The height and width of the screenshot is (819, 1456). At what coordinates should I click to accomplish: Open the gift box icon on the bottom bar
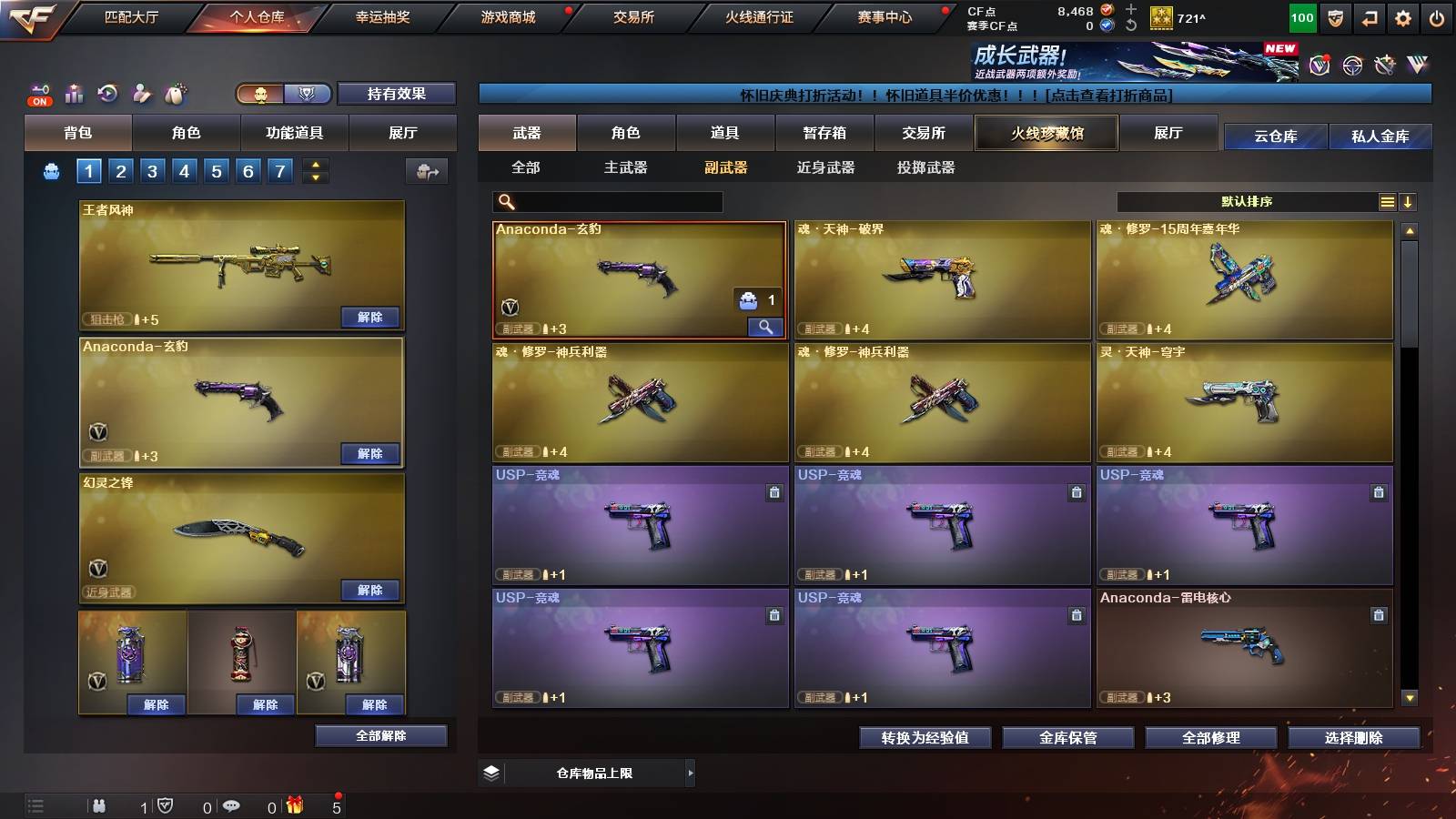294,805
